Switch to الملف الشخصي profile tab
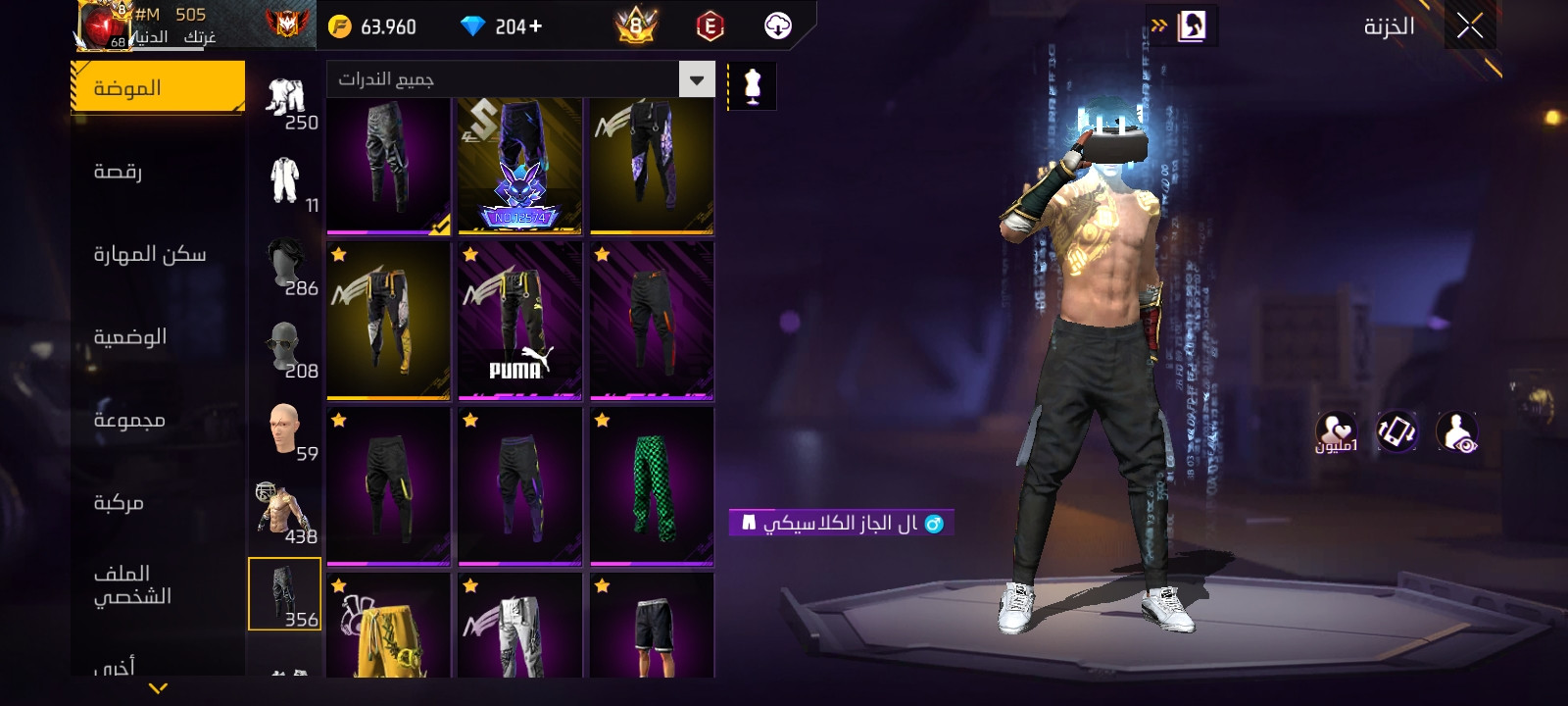Screen dimensions: 1568x706 point(132,584)
